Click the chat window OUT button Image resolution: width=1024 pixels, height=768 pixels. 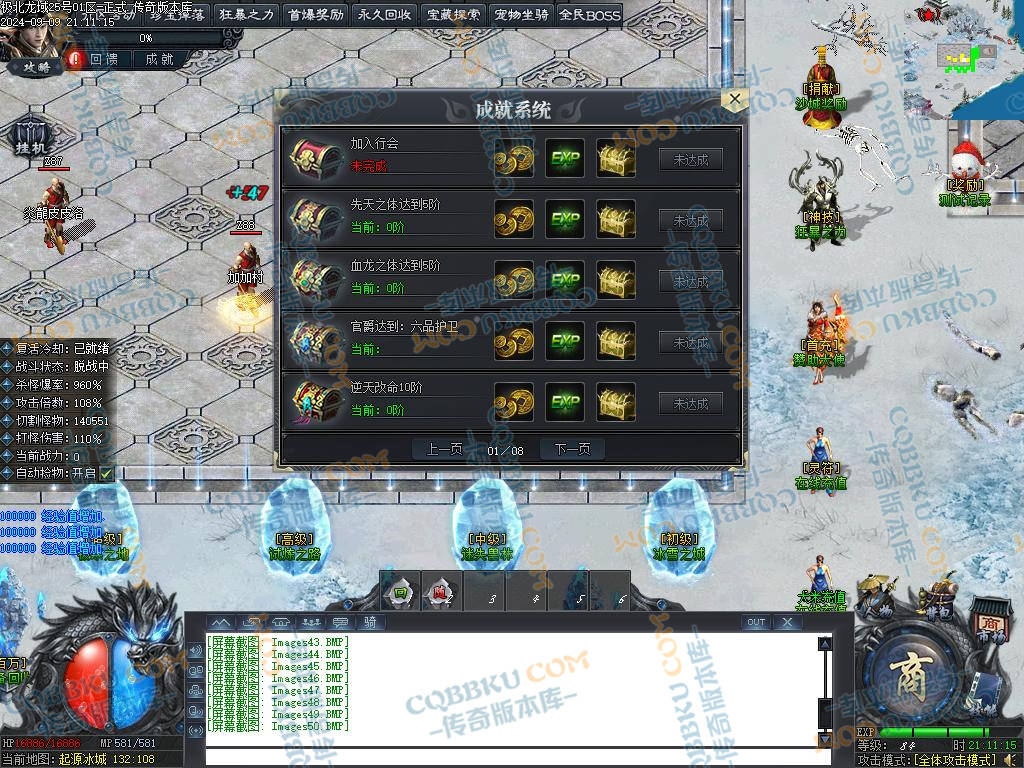coord(757,622)
